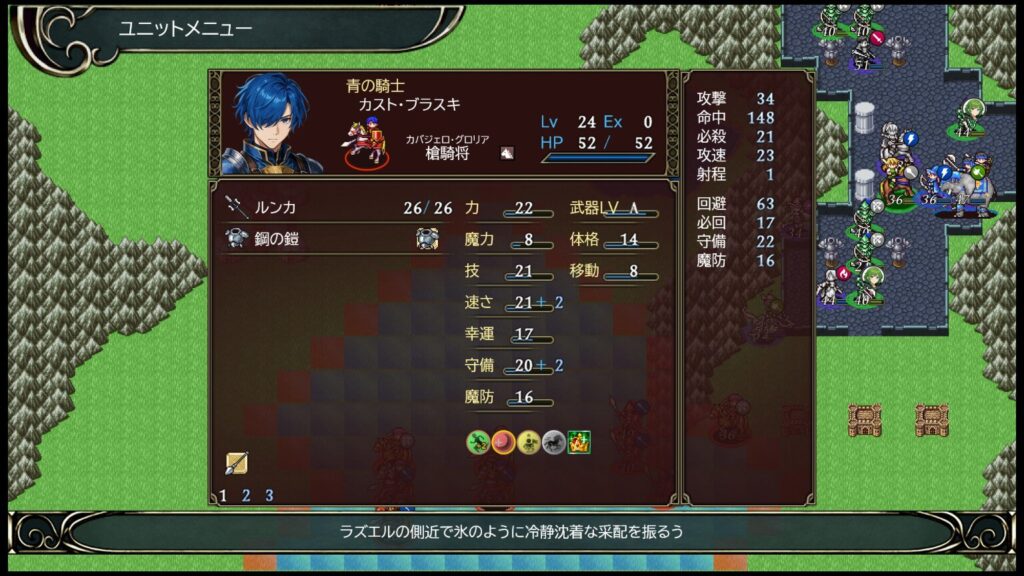Select the 鋼の鎧 armor item row
This screenshot has height=576, width=1024.
pyautogui.click(x=330, y=238)
